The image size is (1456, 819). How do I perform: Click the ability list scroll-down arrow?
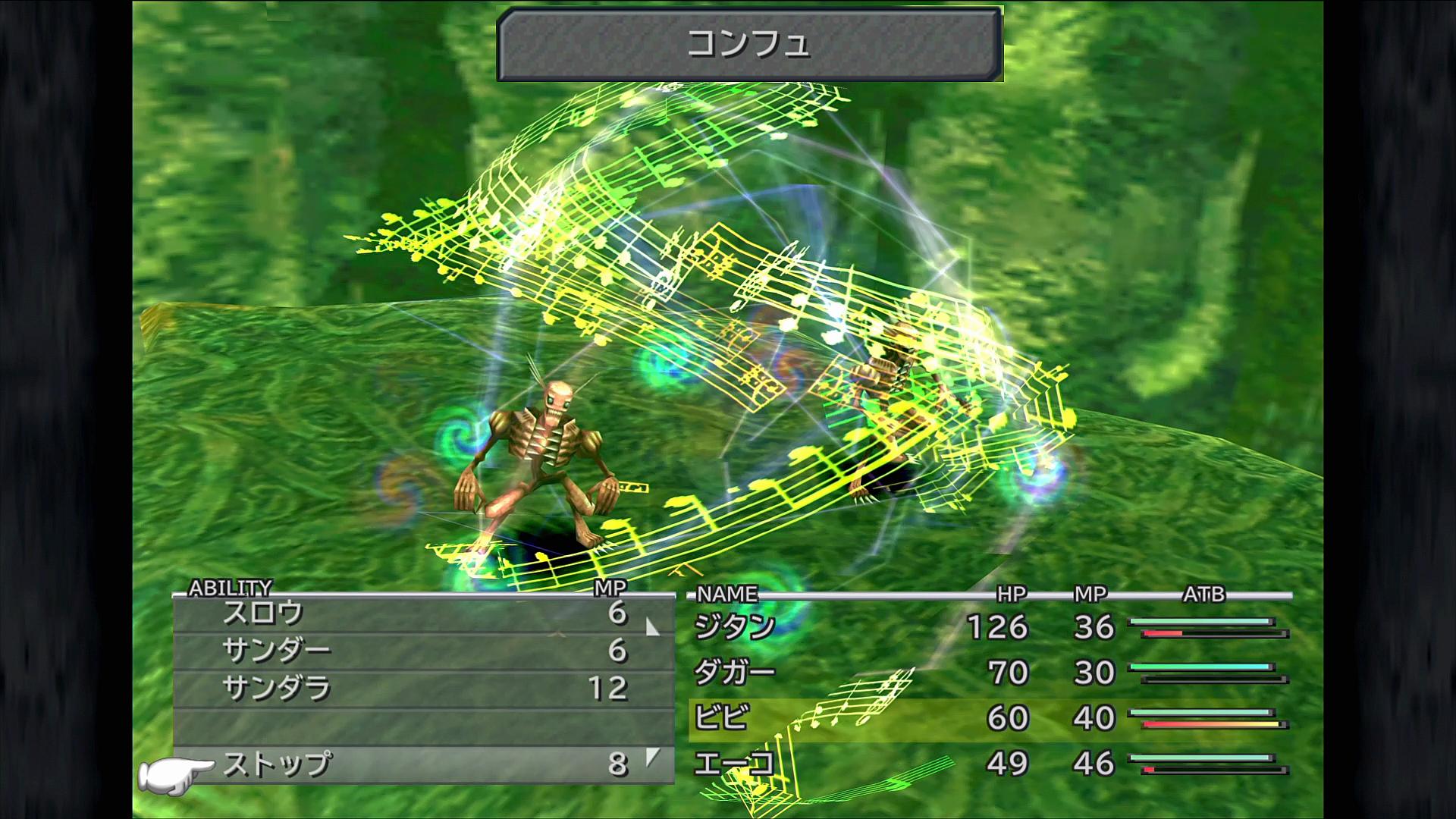[x=652, y=756]
